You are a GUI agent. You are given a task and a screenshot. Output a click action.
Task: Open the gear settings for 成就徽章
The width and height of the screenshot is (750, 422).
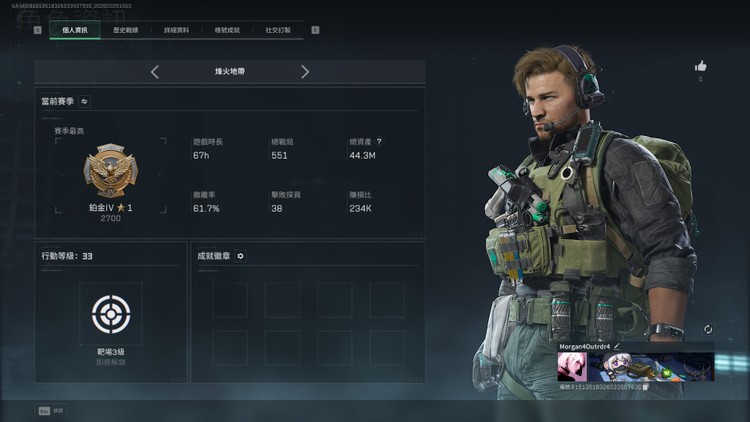(240, 256)
